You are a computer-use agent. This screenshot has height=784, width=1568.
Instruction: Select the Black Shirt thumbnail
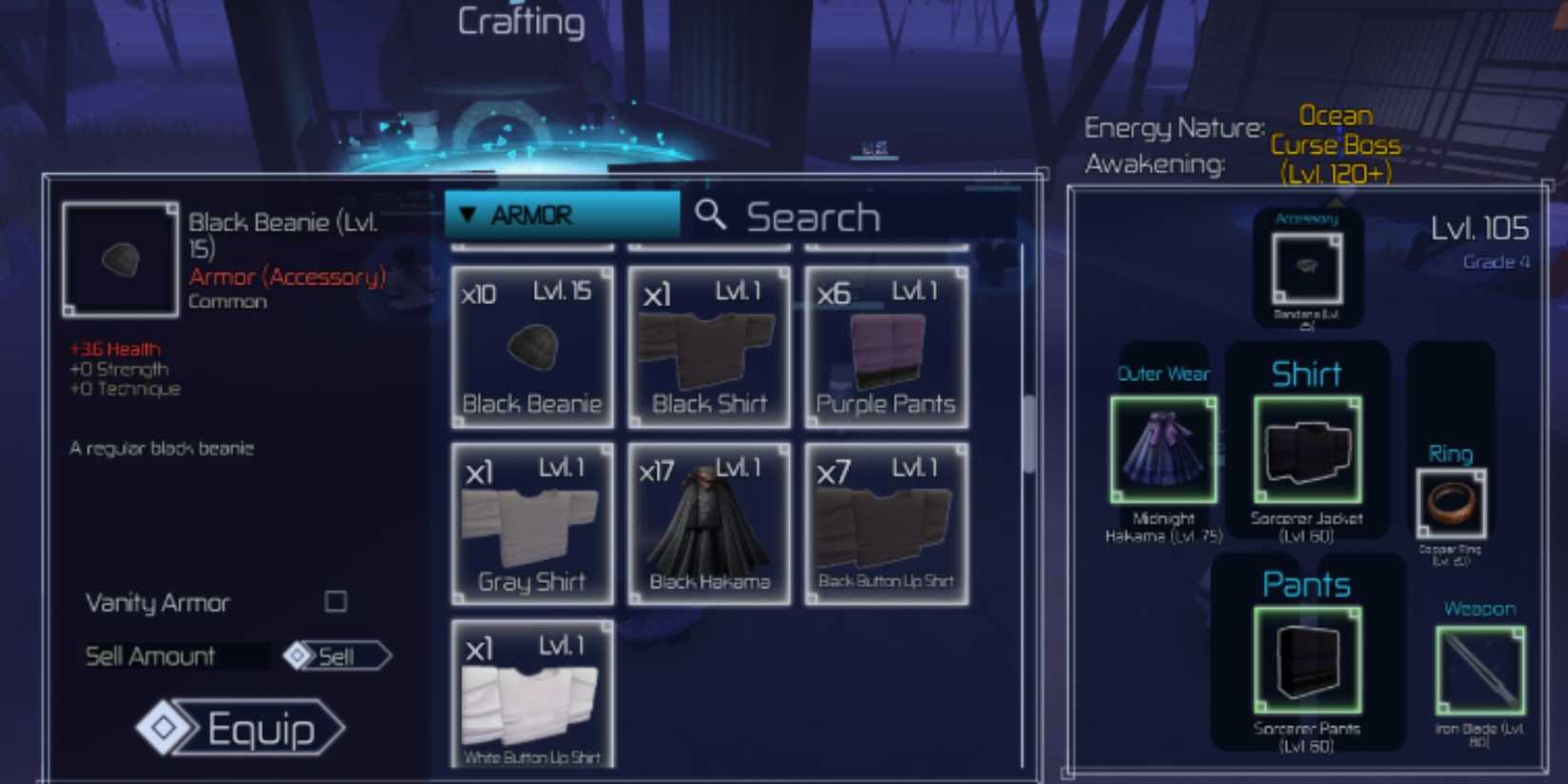tap(709, 347)
